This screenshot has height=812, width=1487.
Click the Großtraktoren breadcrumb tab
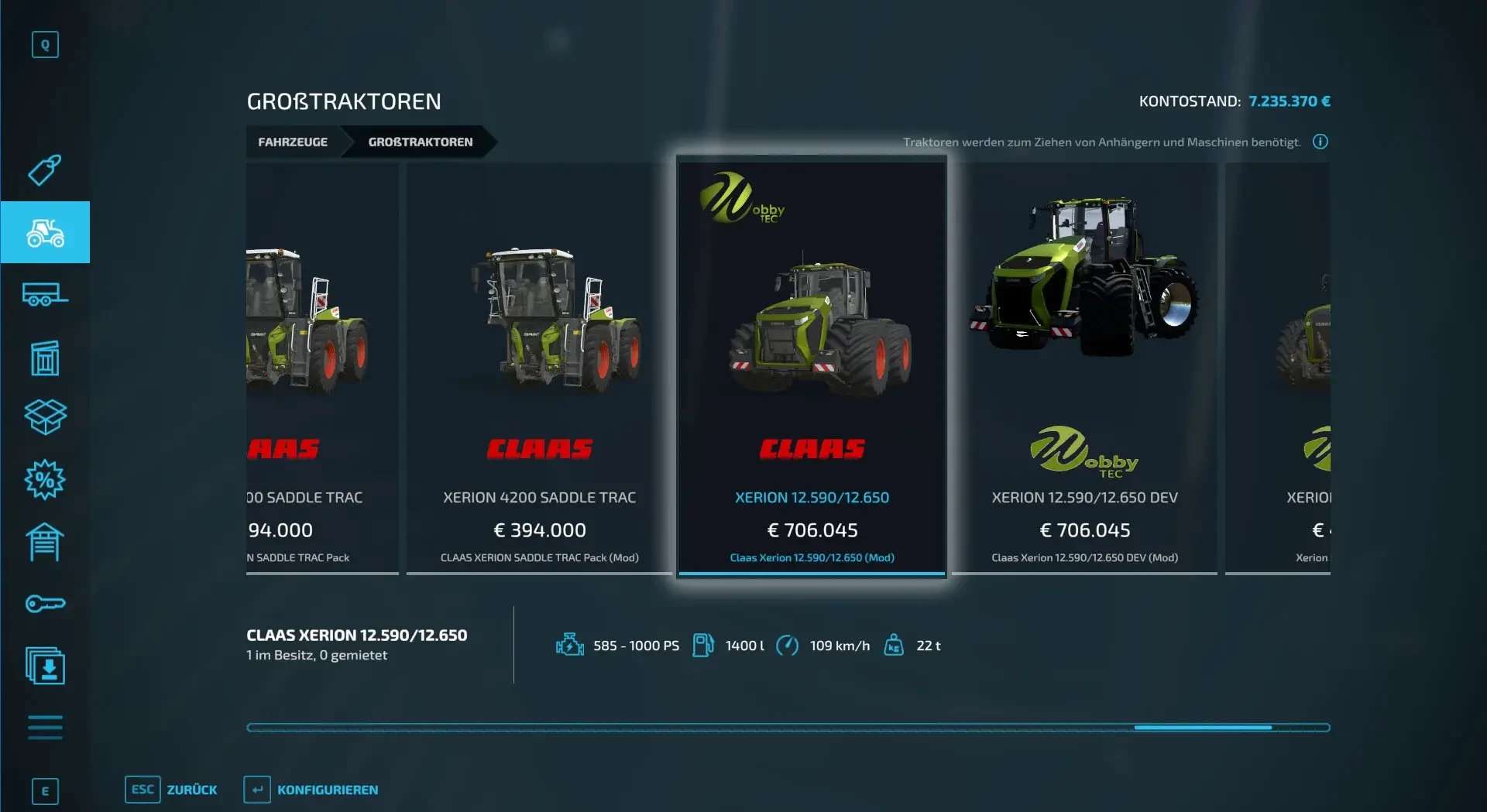pyautogui.click(x=420, y=142)
